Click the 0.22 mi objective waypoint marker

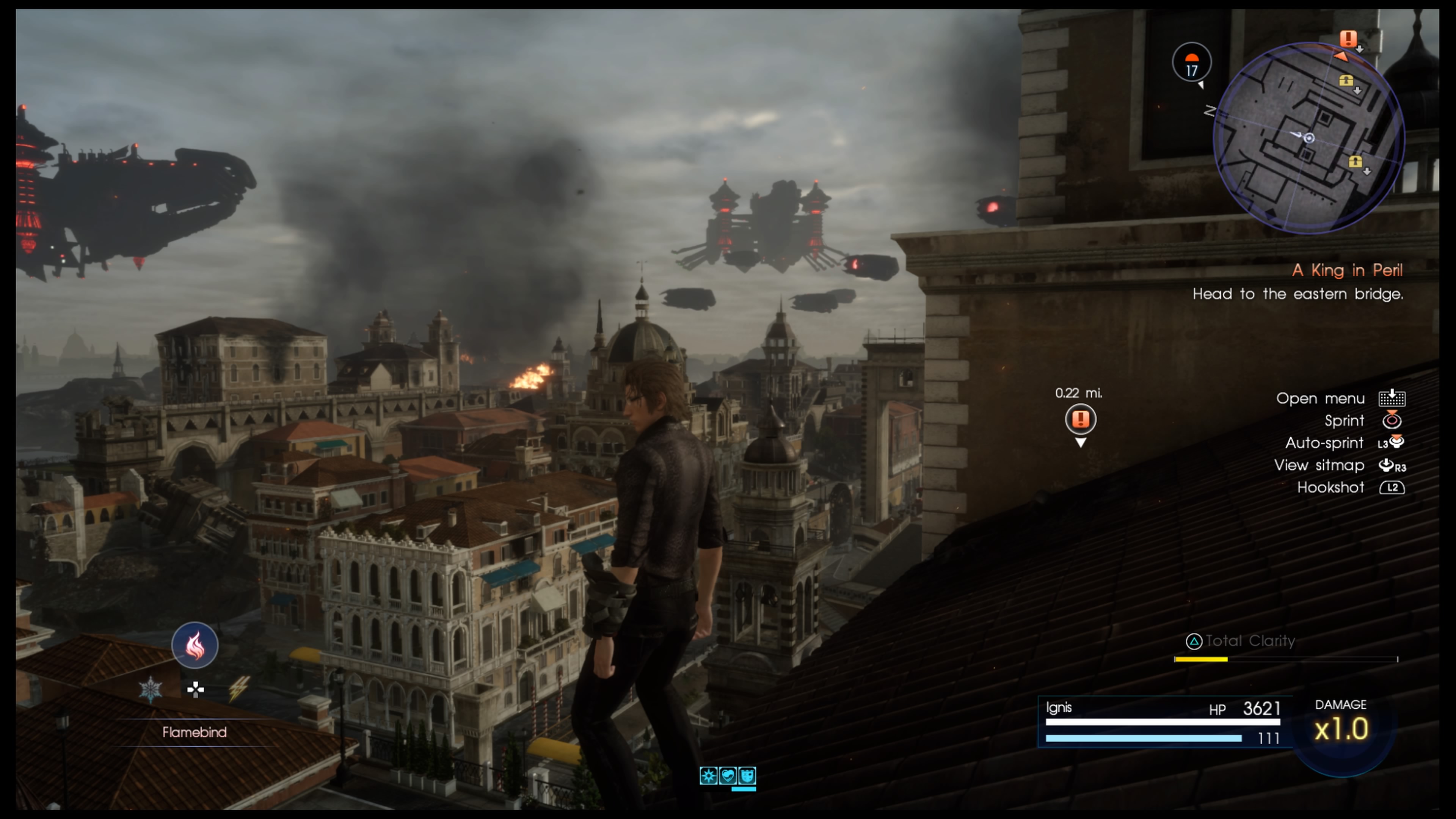pos(1080,419)
